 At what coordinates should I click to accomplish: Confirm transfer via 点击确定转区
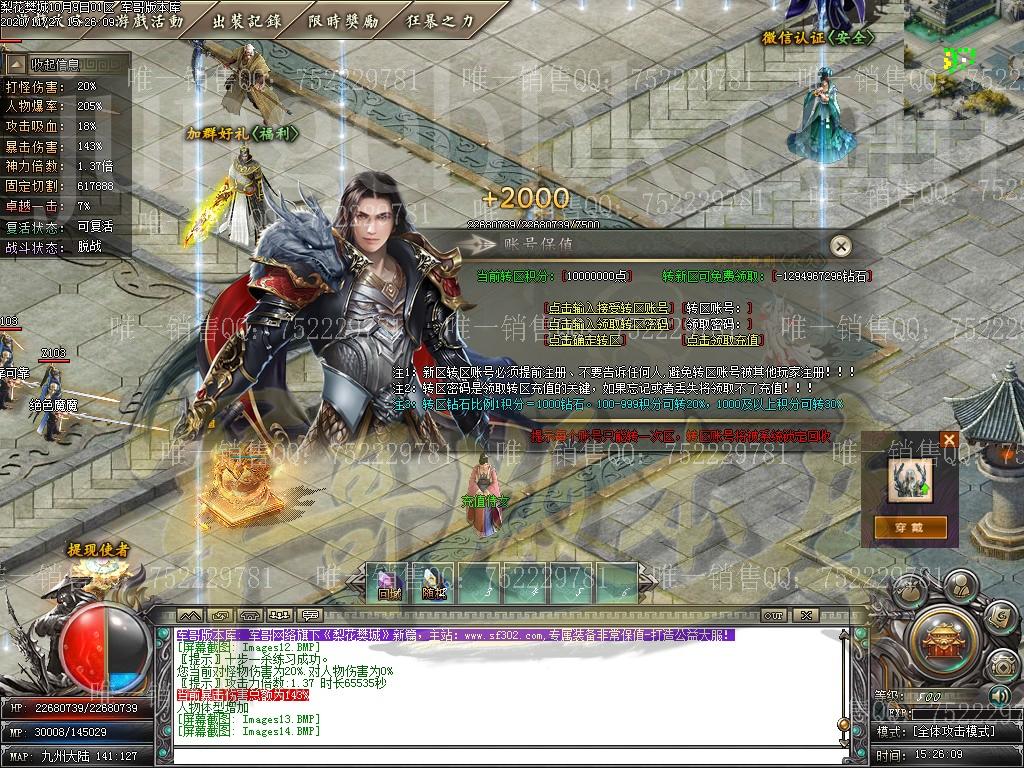(583, 340)
